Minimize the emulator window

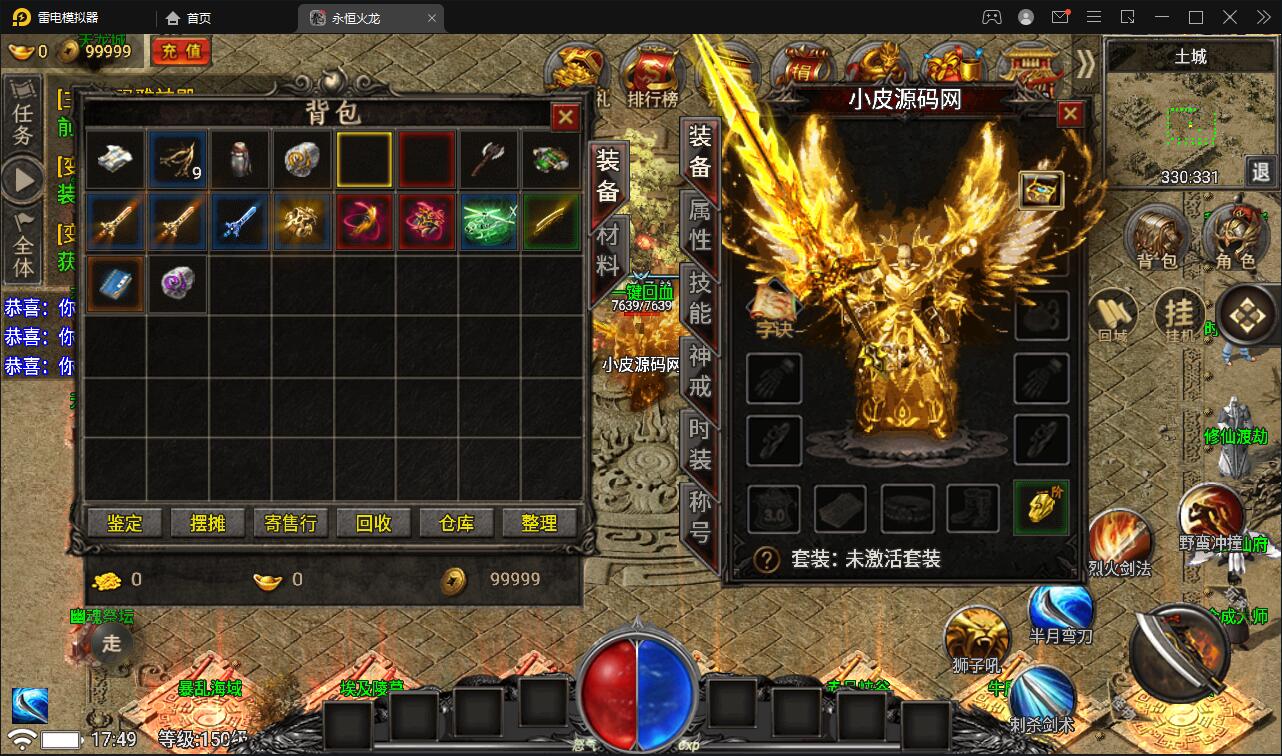[x=1163, y=17]
